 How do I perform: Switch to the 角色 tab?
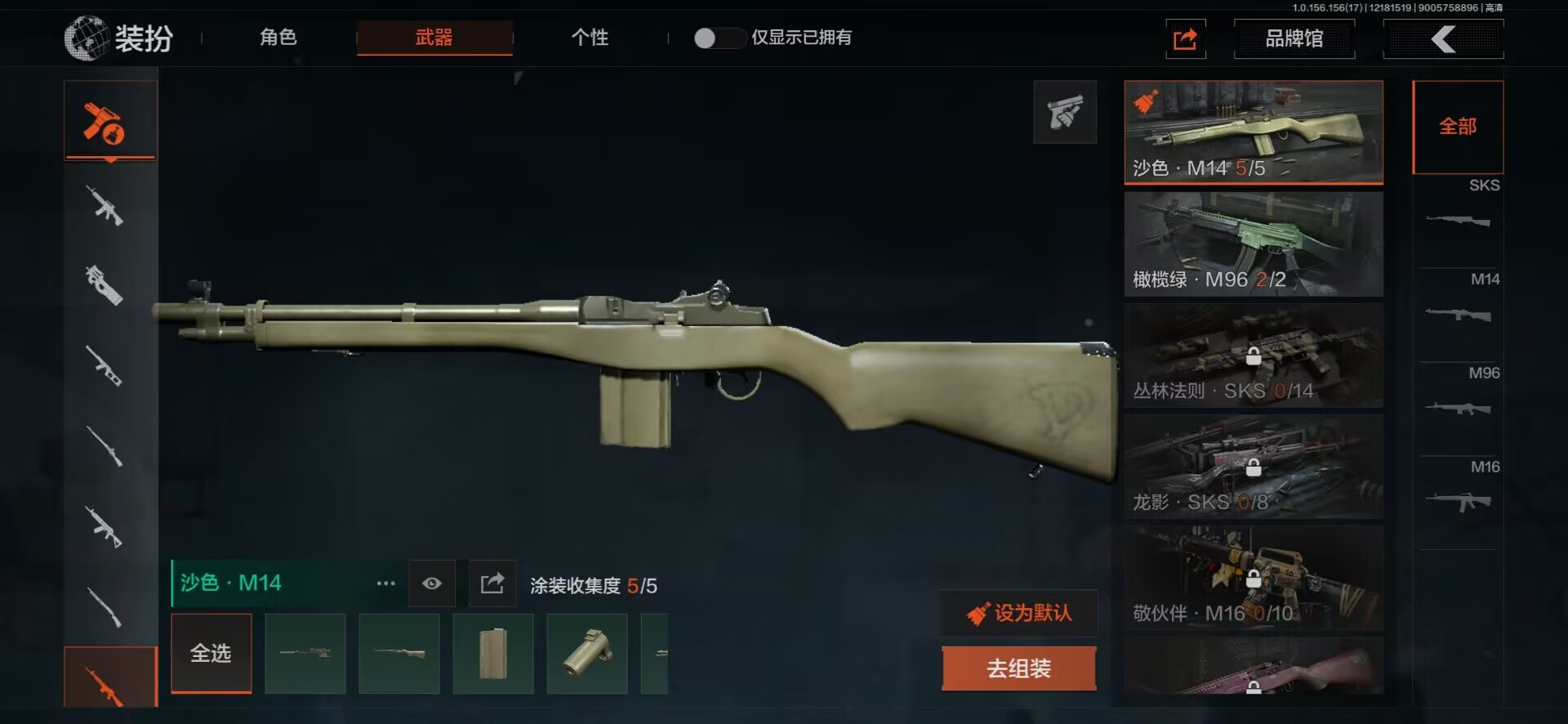click(x=278, y=38)
